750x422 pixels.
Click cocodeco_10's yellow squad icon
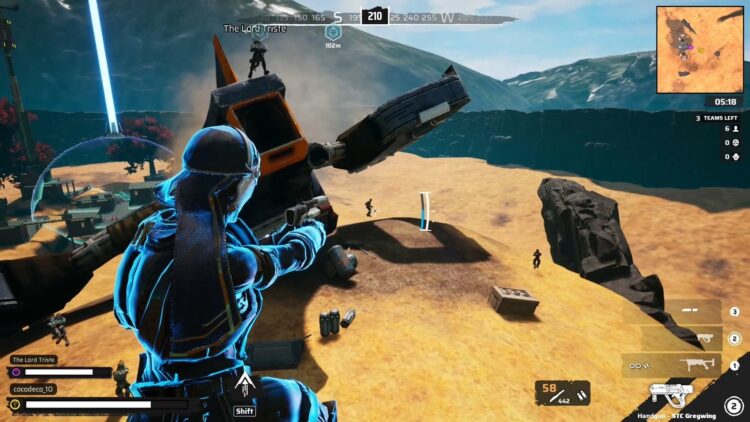(x=15, y=404)
